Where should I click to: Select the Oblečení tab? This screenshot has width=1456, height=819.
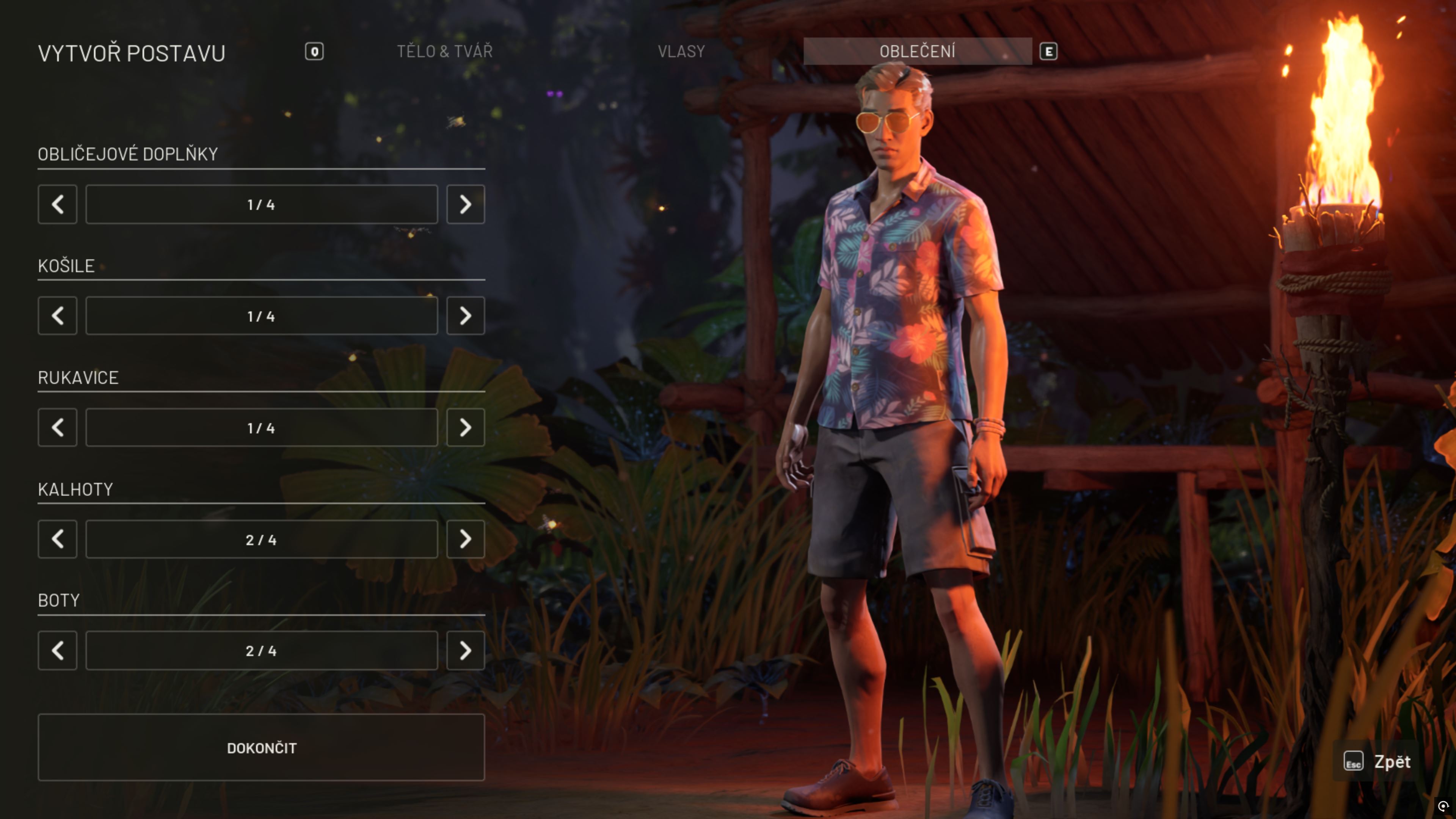pyautogui.click(x=917, y=52)
